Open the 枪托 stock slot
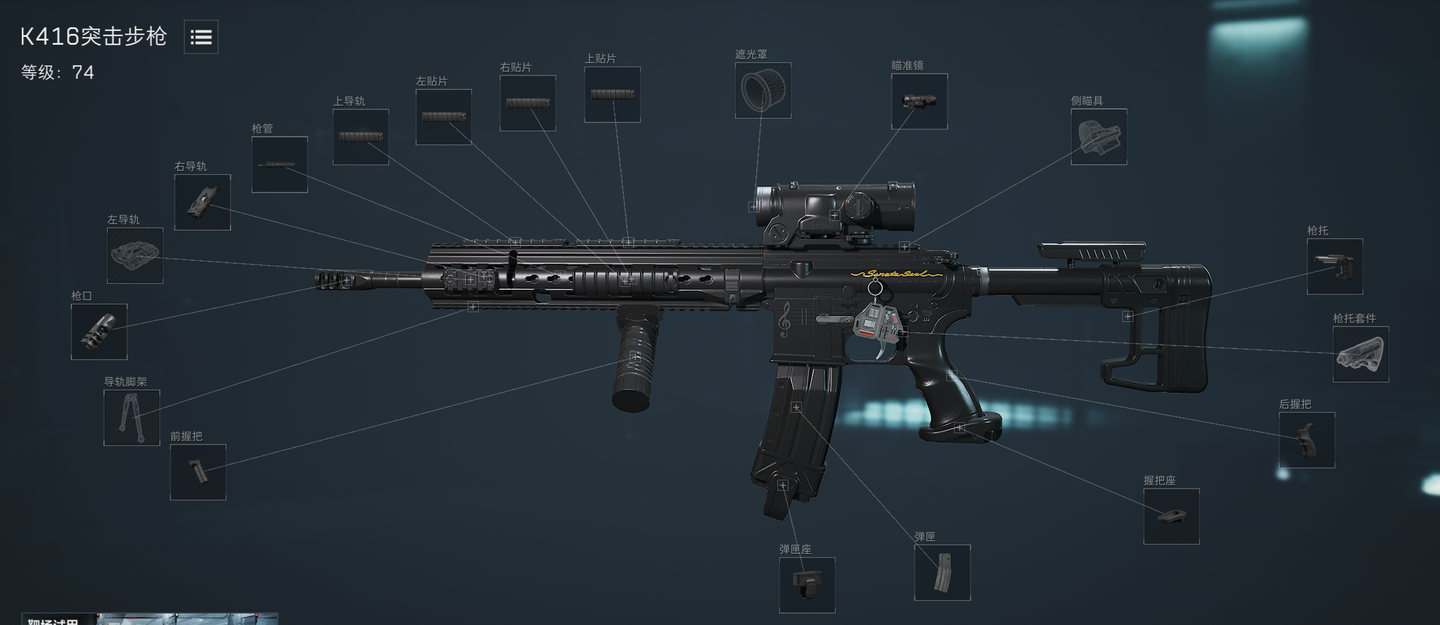This screenshot has height=625, width=1440. (1334, 266)
